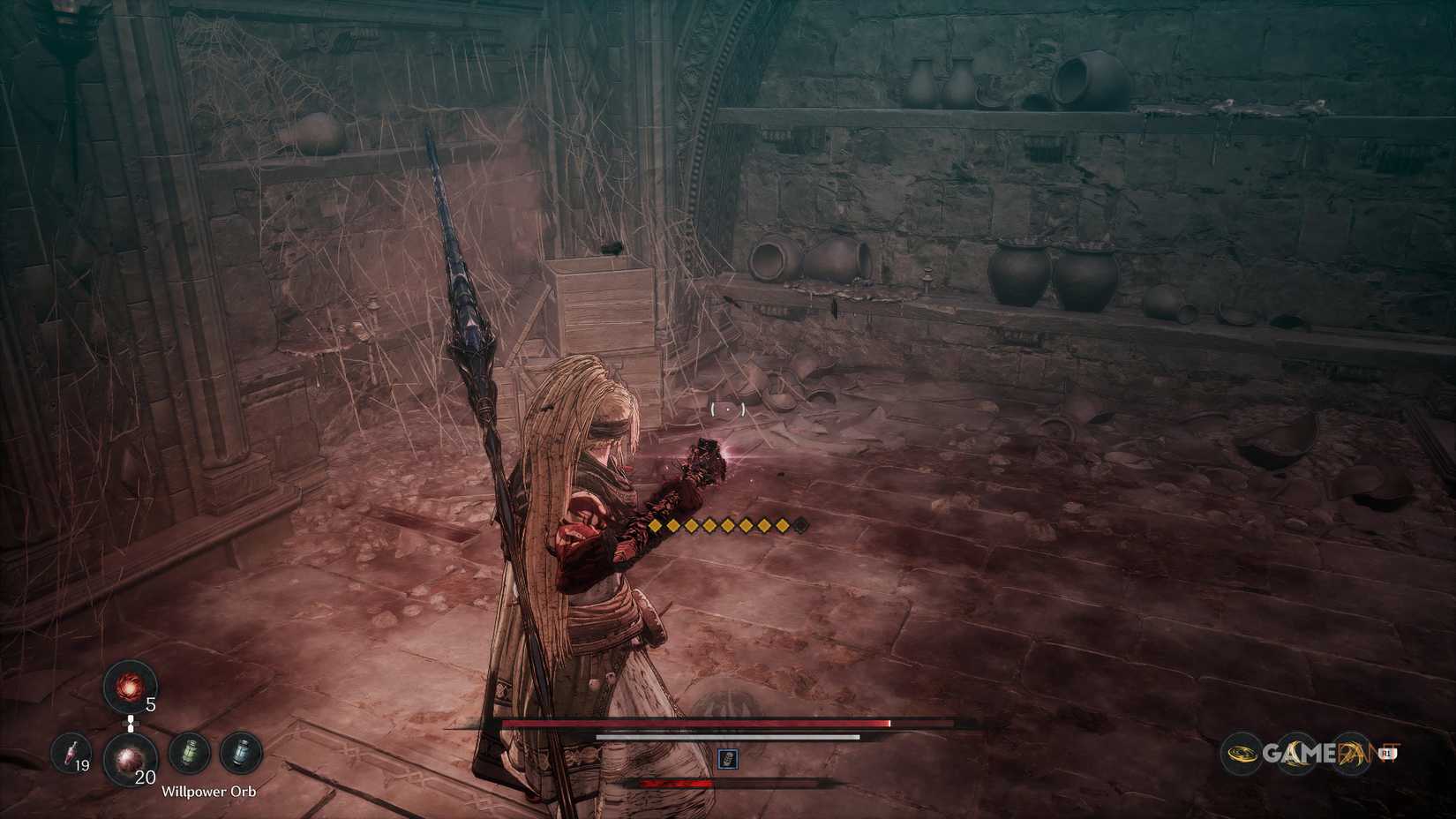Click the potion vial icon showing 19 uses
This screenshot has height=819, width=1456.
[71, 755]
